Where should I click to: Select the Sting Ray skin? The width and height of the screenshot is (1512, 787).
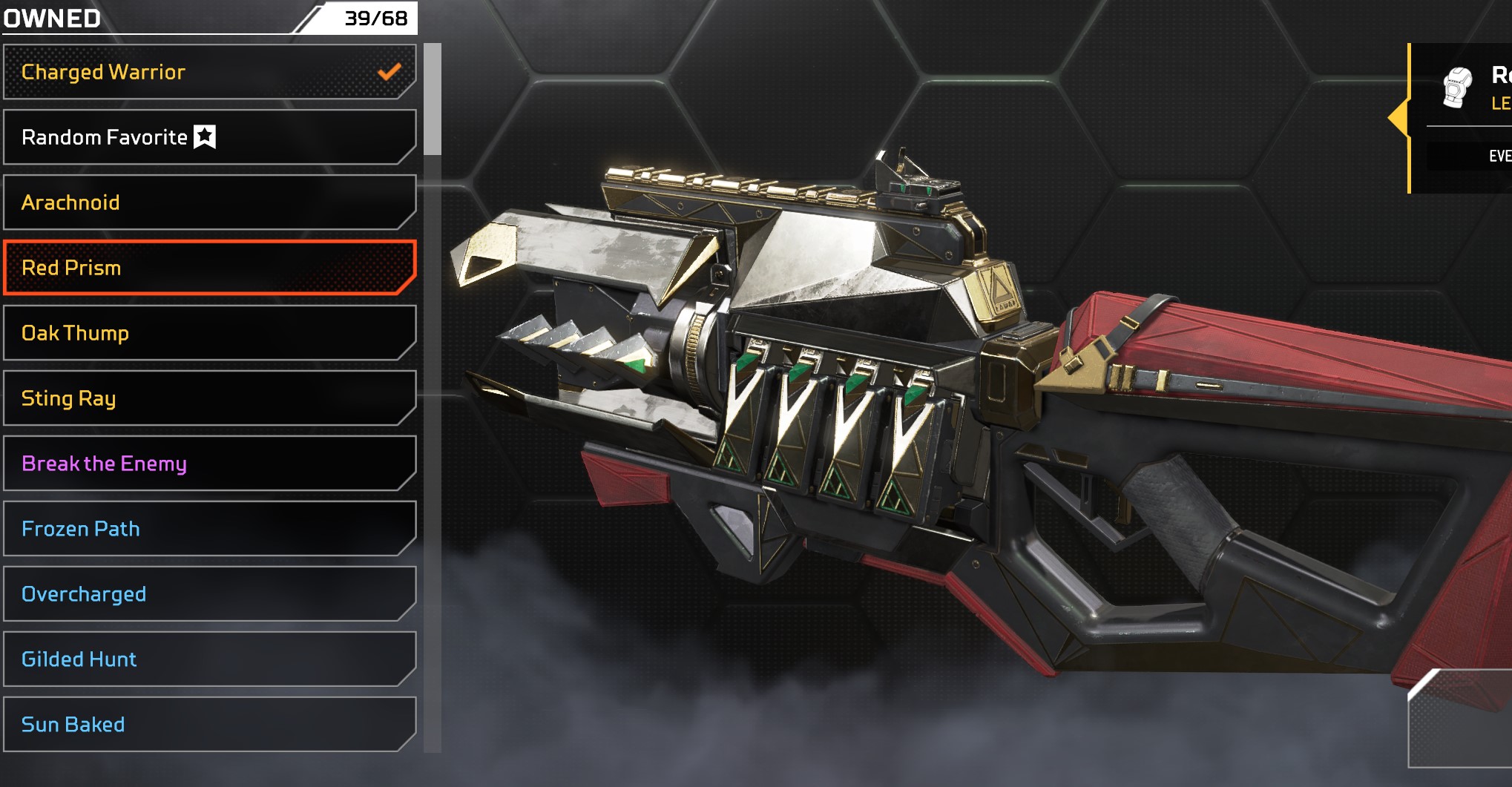pos(209,398)
